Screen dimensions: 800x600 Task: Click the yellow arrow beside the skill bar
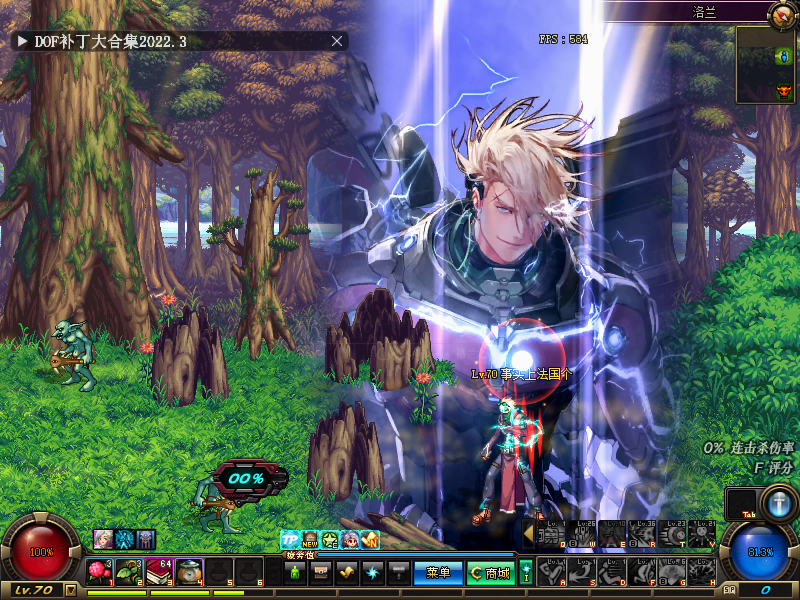click(528, 533)
